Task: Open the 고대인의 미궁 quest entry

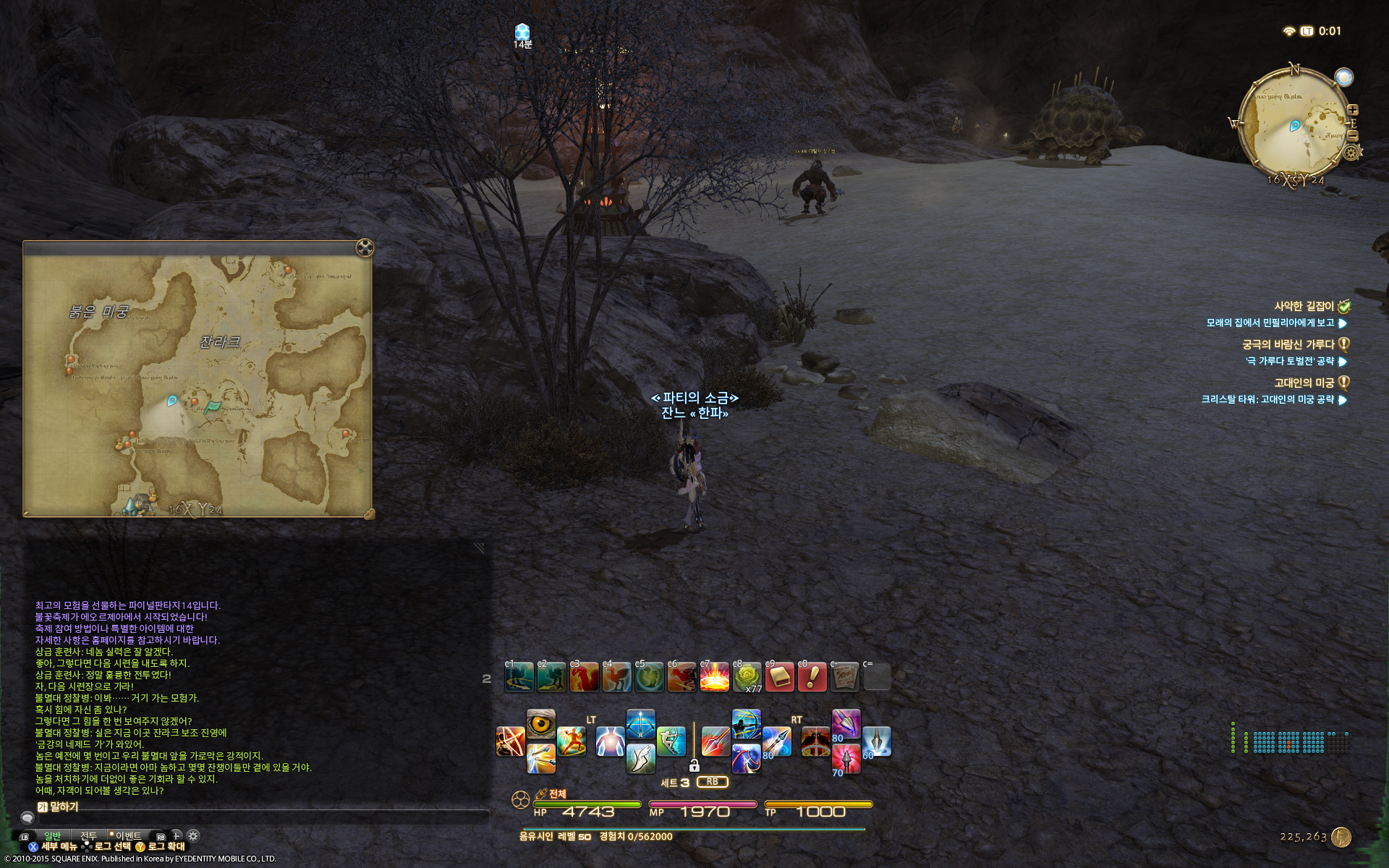Action: (1304, 383)
